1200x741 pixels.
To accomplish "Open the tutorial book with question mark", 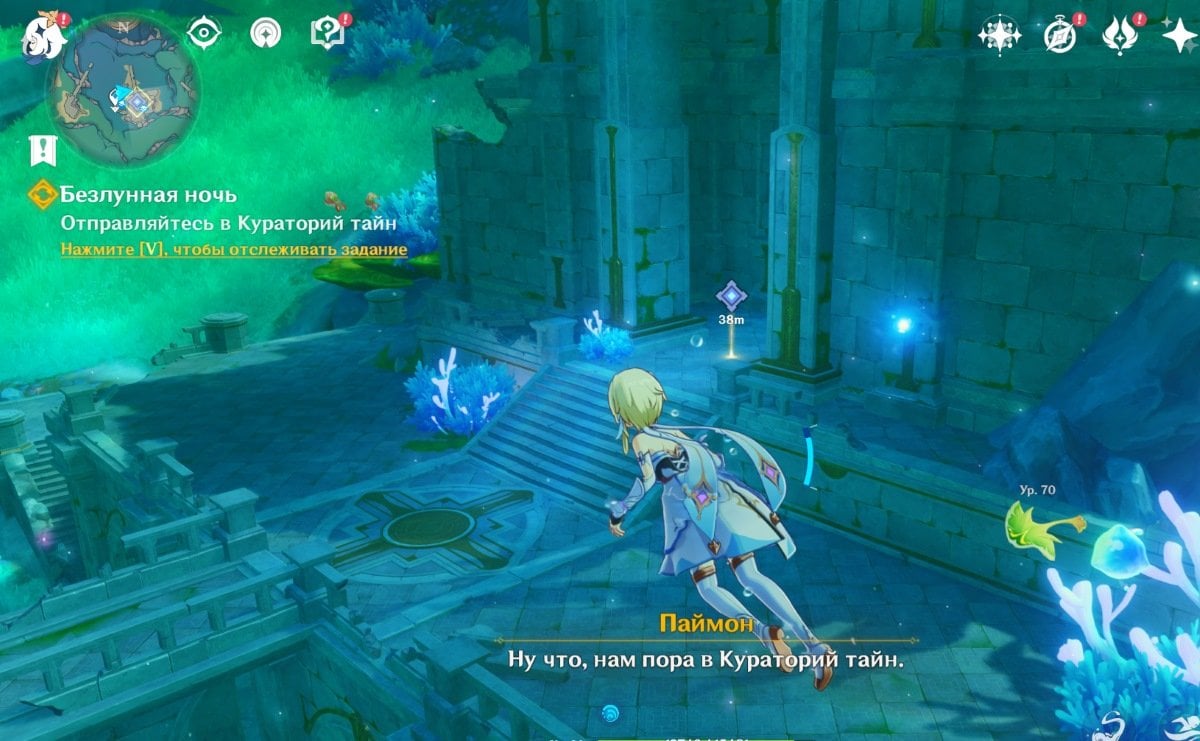I will coord(326,34).
